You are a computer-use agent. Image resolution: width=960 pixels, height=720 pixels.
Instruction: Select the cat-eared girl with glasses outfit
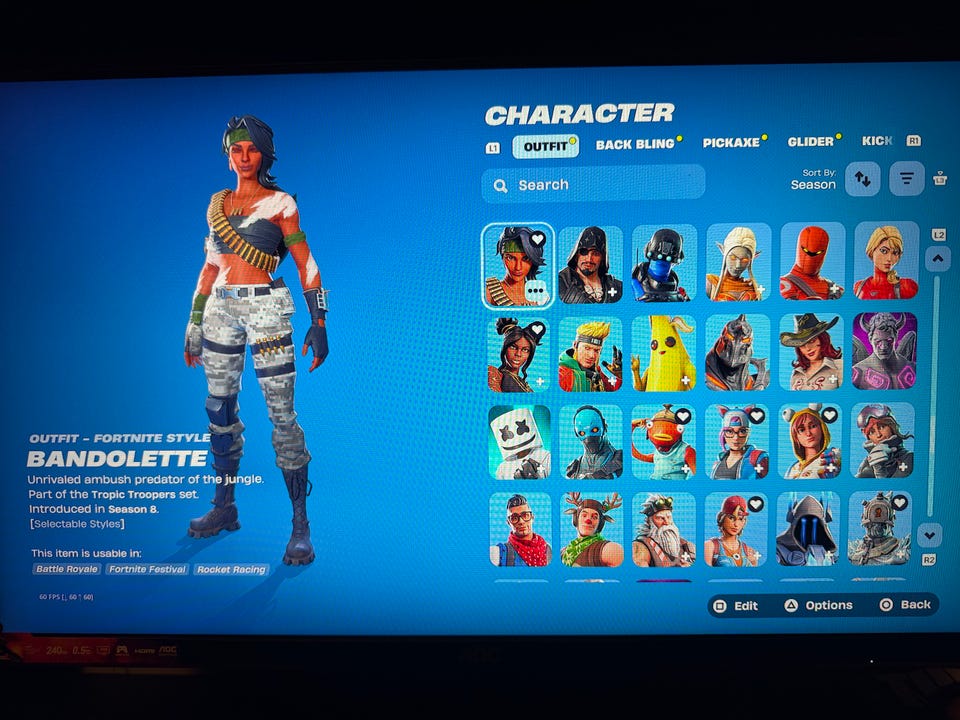[738, 441]
